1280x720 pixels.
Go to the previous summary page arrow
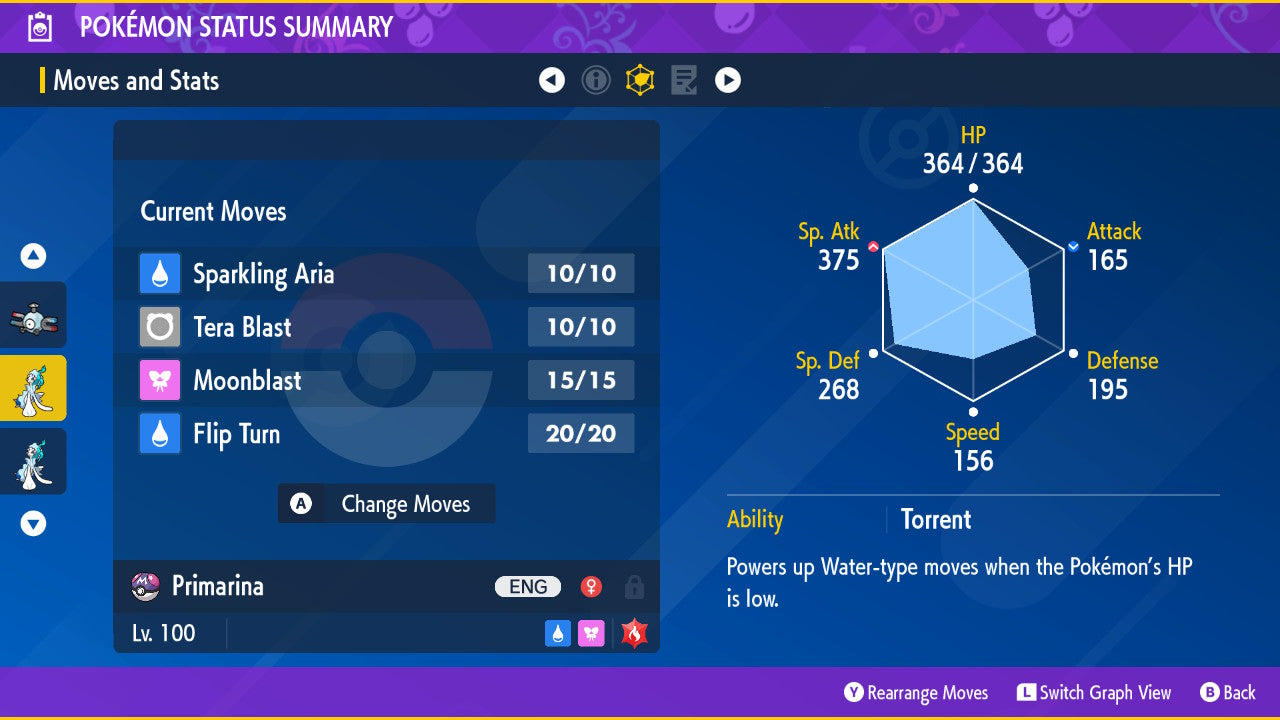(x=552, y=80)
